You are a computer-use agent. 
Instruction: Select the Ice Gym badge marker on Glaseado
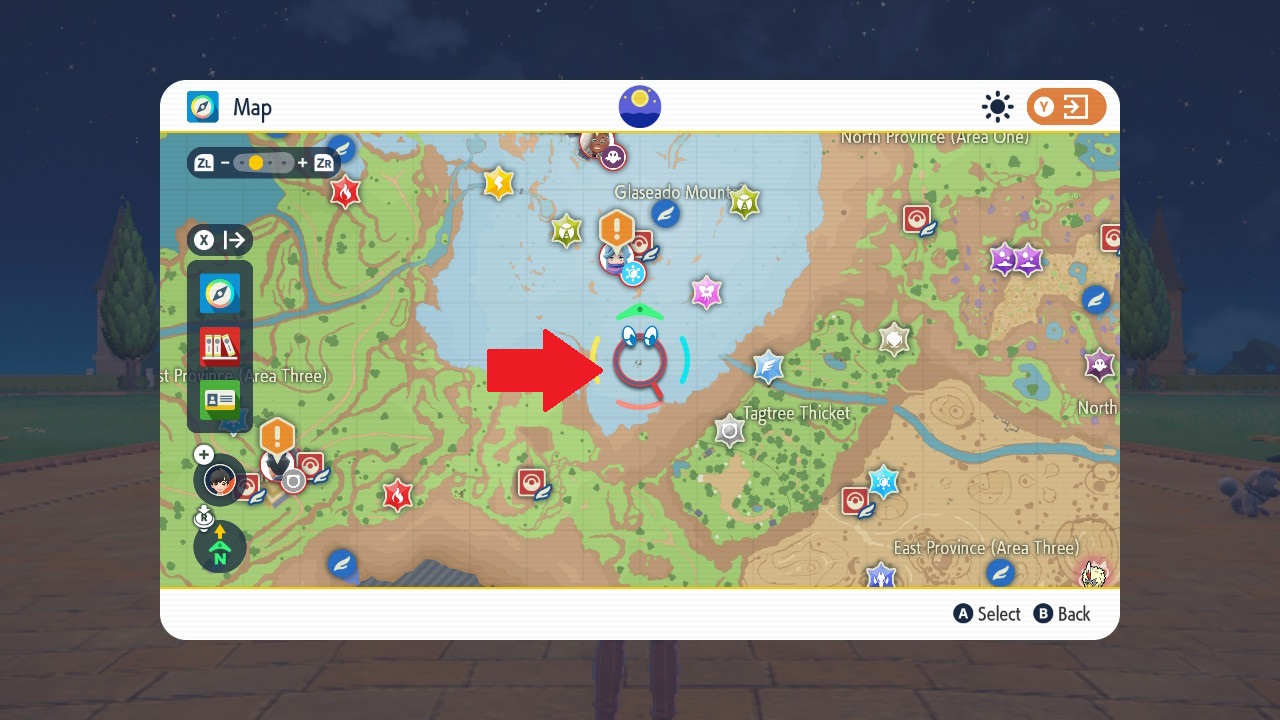[x=632, y=272]
